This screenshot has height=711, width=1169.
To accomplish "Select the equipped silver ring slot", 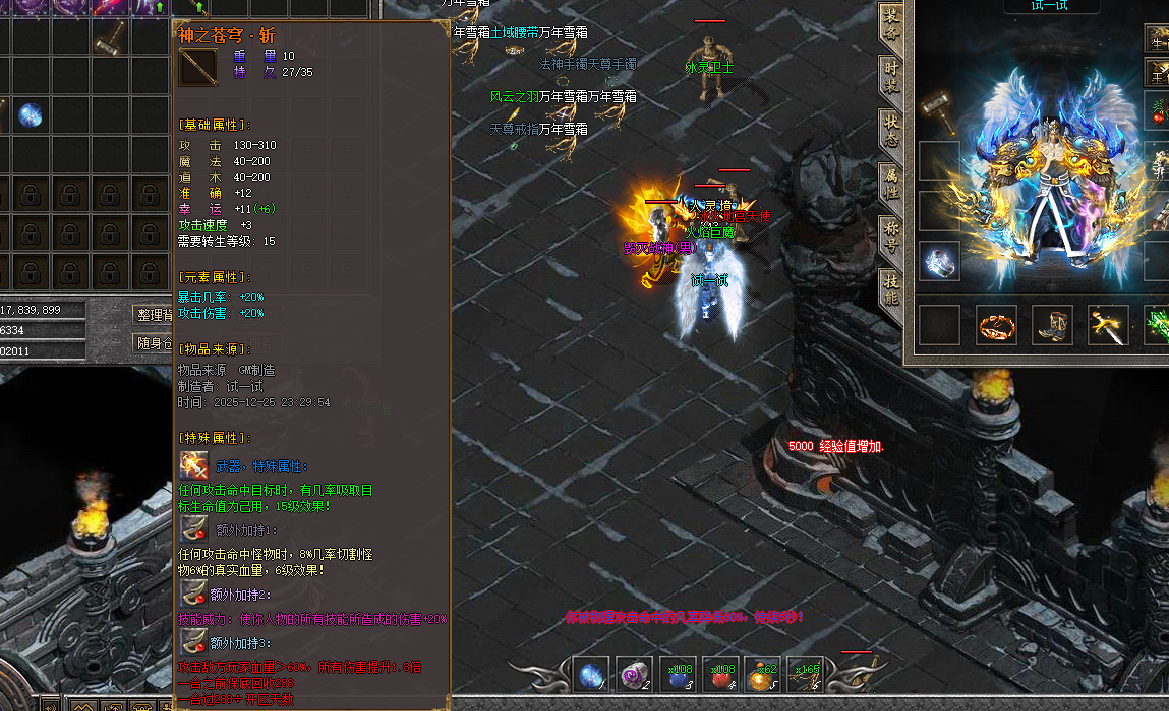I will 939,261.
